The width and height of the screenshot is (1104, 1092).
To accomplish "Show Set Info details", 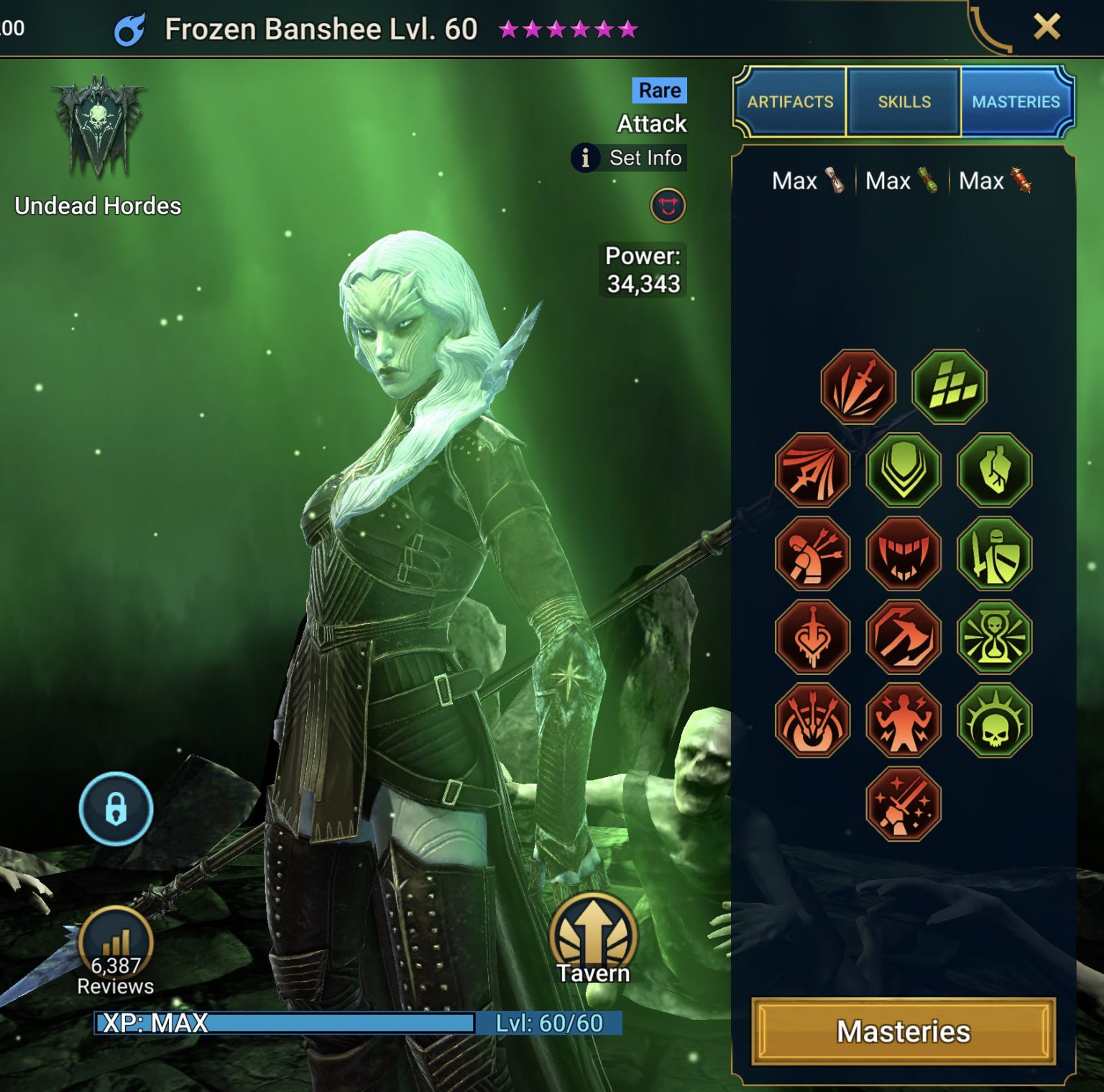I will click(630, 157).
